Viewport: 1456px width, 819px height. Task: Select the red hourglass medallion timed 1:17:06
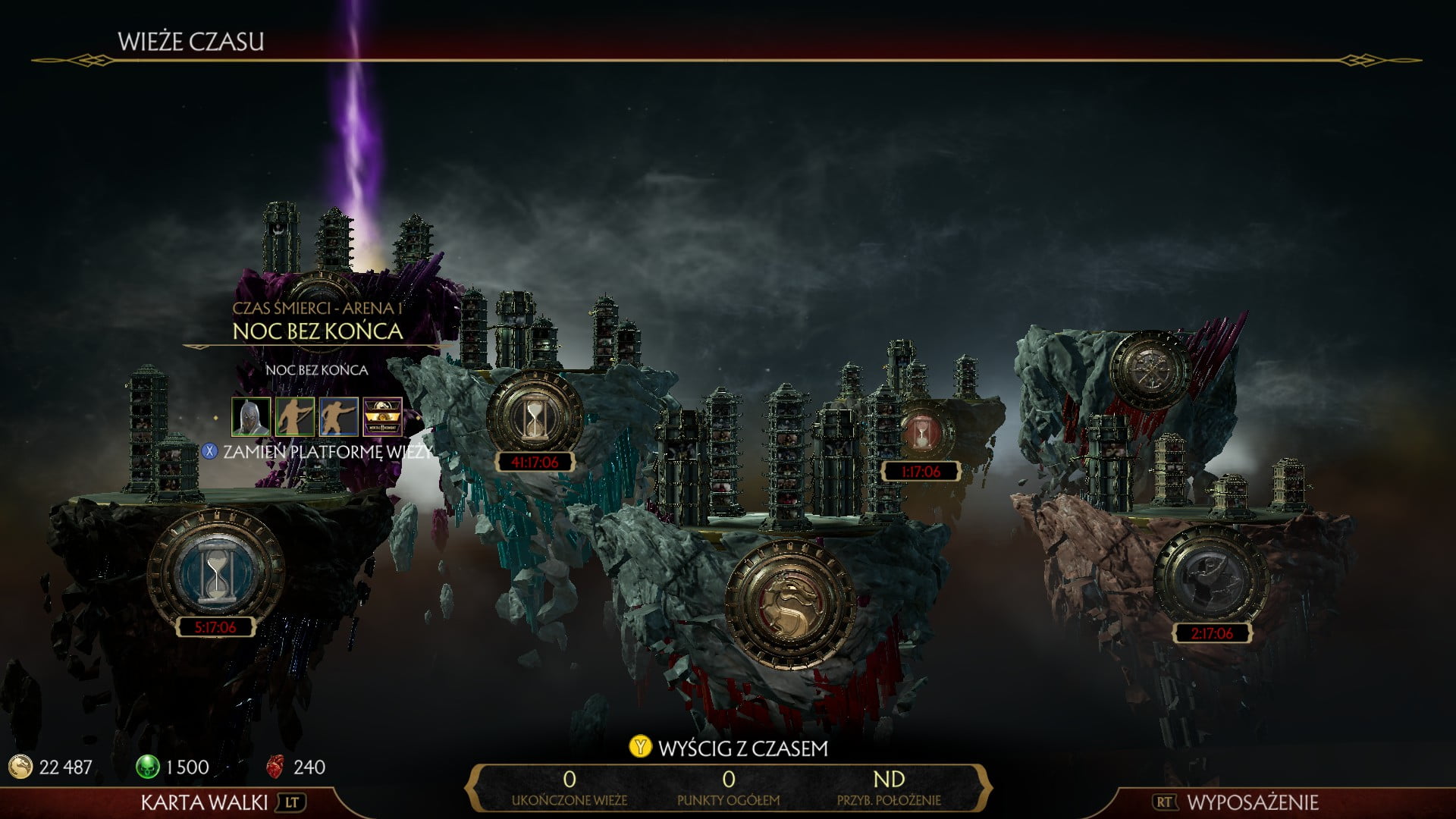[x=921, y=433]
